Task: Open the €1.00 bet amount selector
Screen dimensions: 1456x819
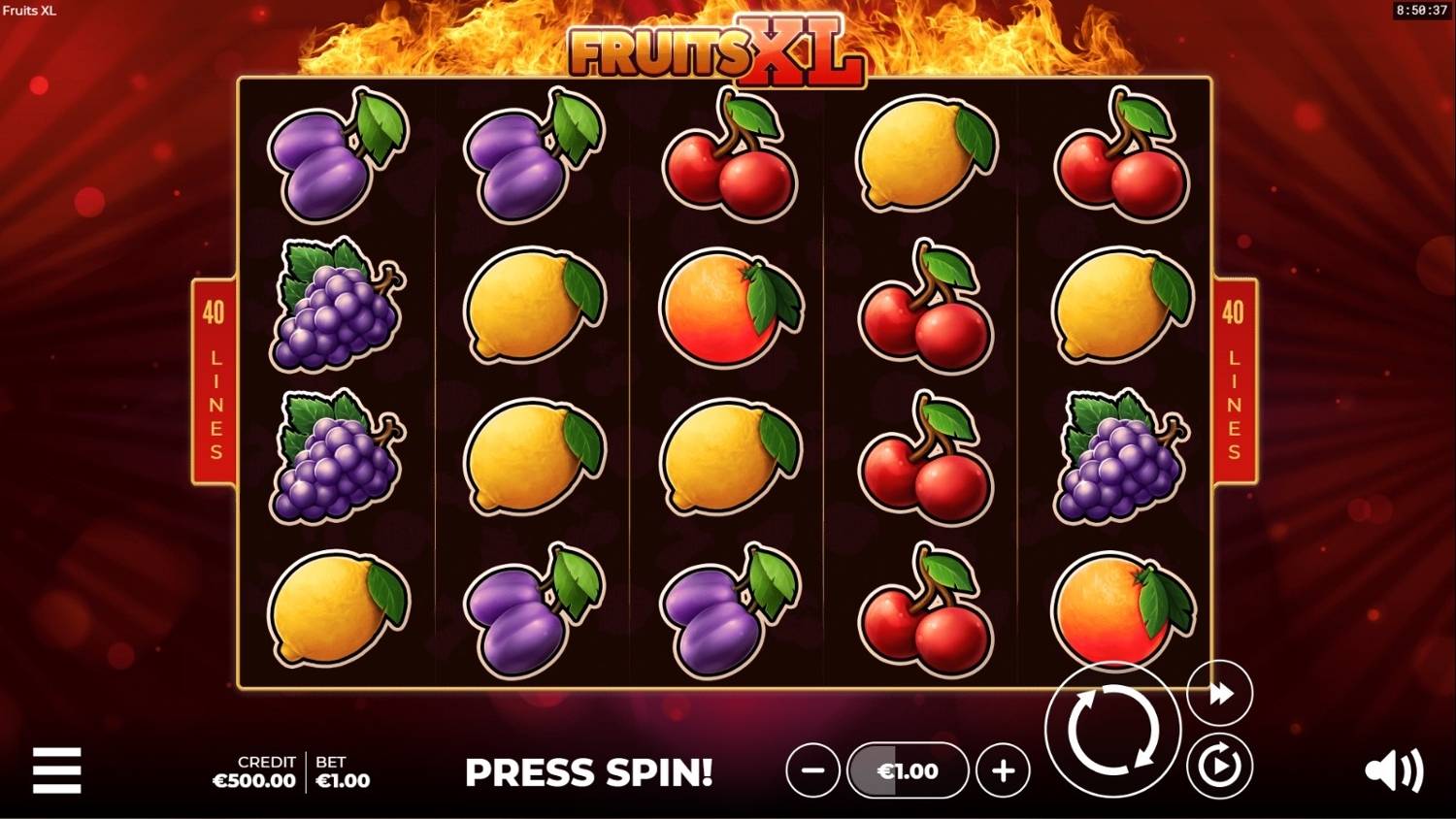Action: point(908,770)
